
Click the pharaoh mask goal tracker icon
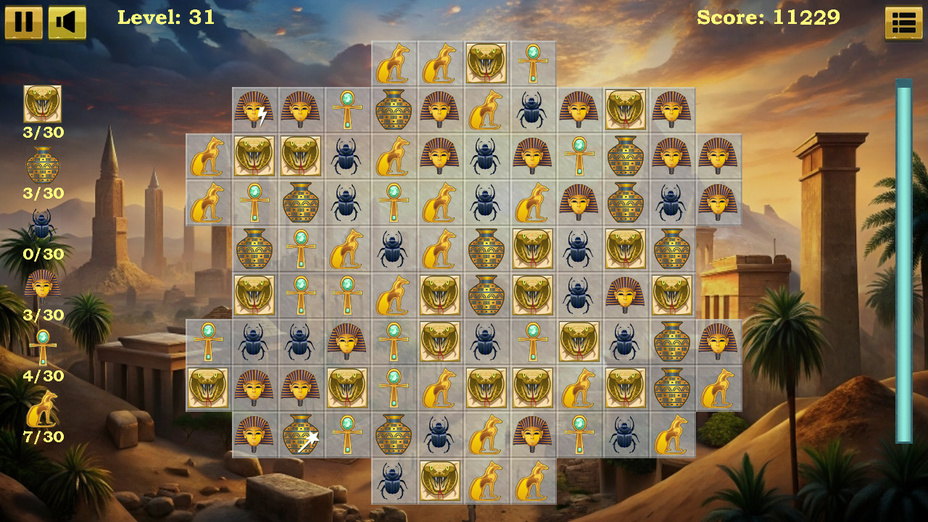pos(42,287)
